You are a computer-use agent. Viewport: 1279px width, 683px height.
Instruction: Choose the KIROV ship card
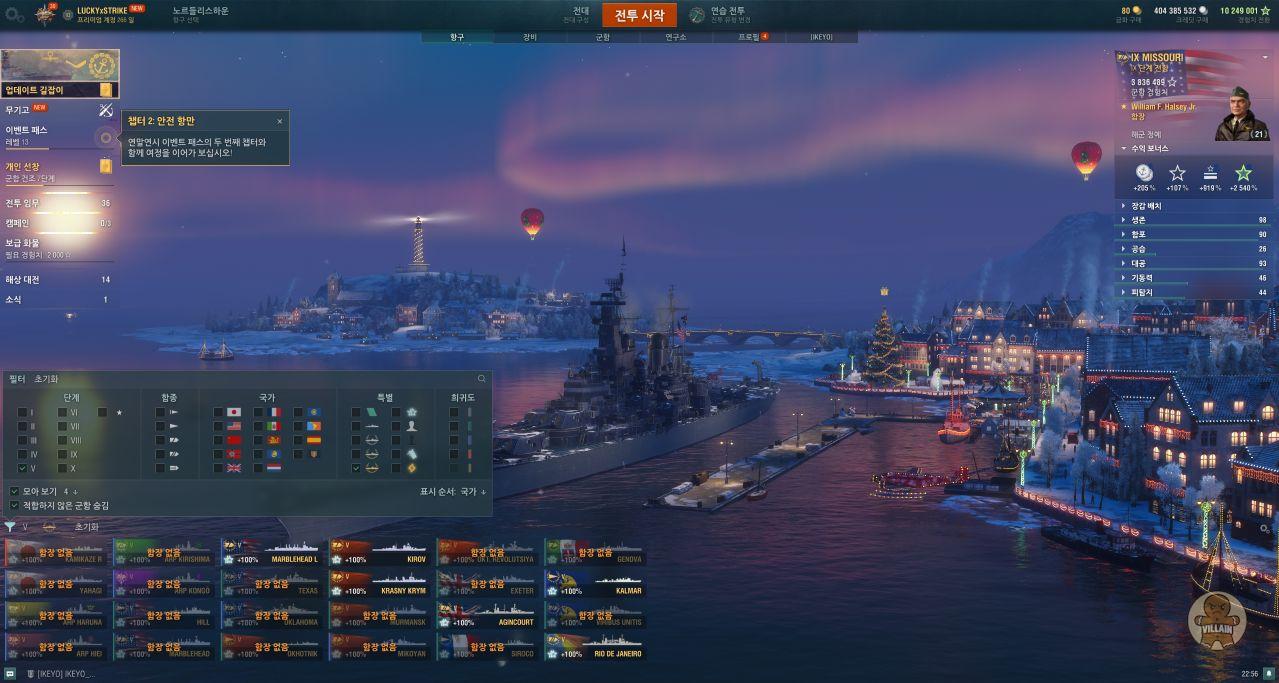pos(381,552)
